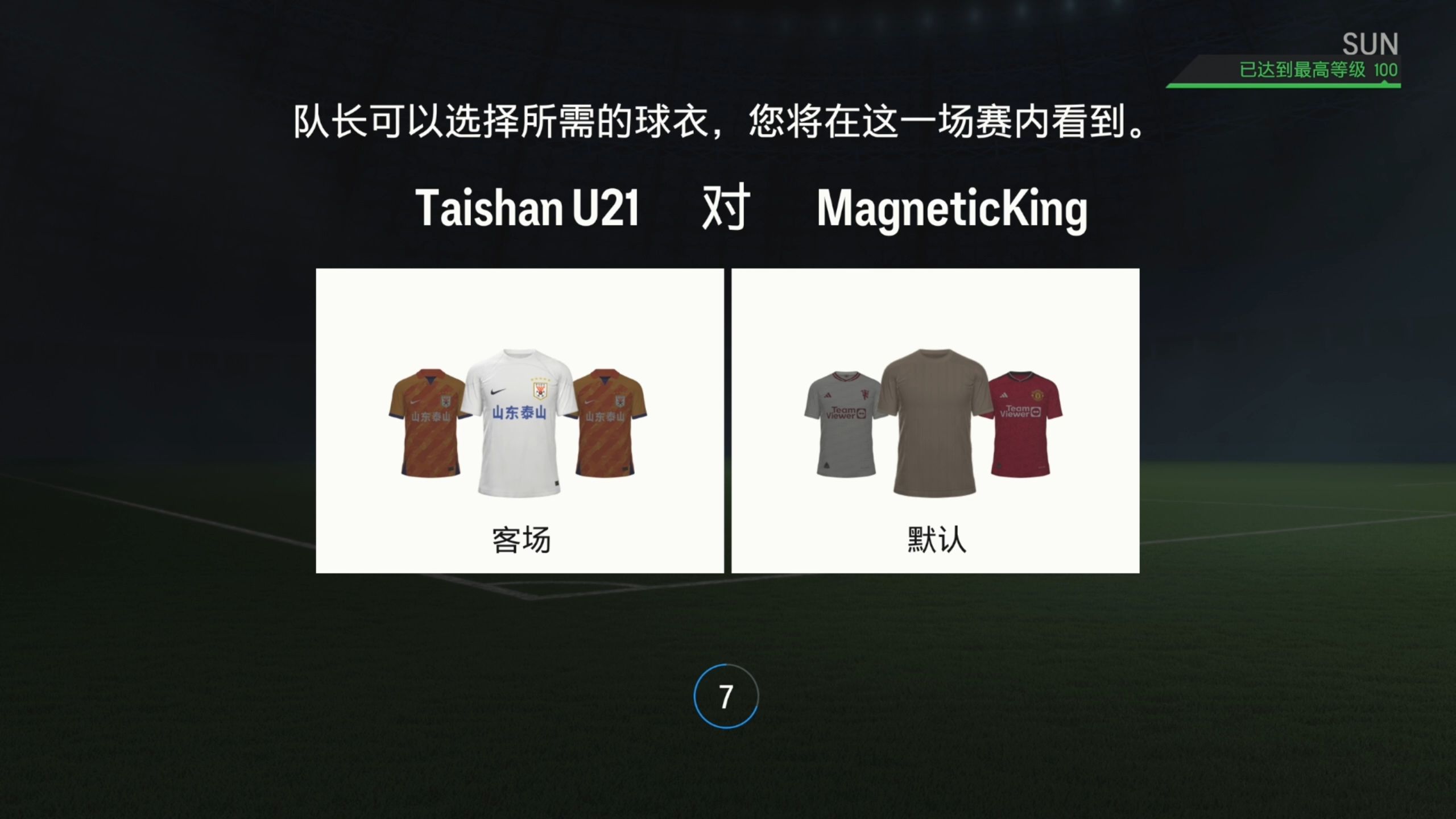Image resolution: width=1456 pixels, height=819 pixels.
Task: Expand the SUN profile status area
Action: coord(1371,43)
